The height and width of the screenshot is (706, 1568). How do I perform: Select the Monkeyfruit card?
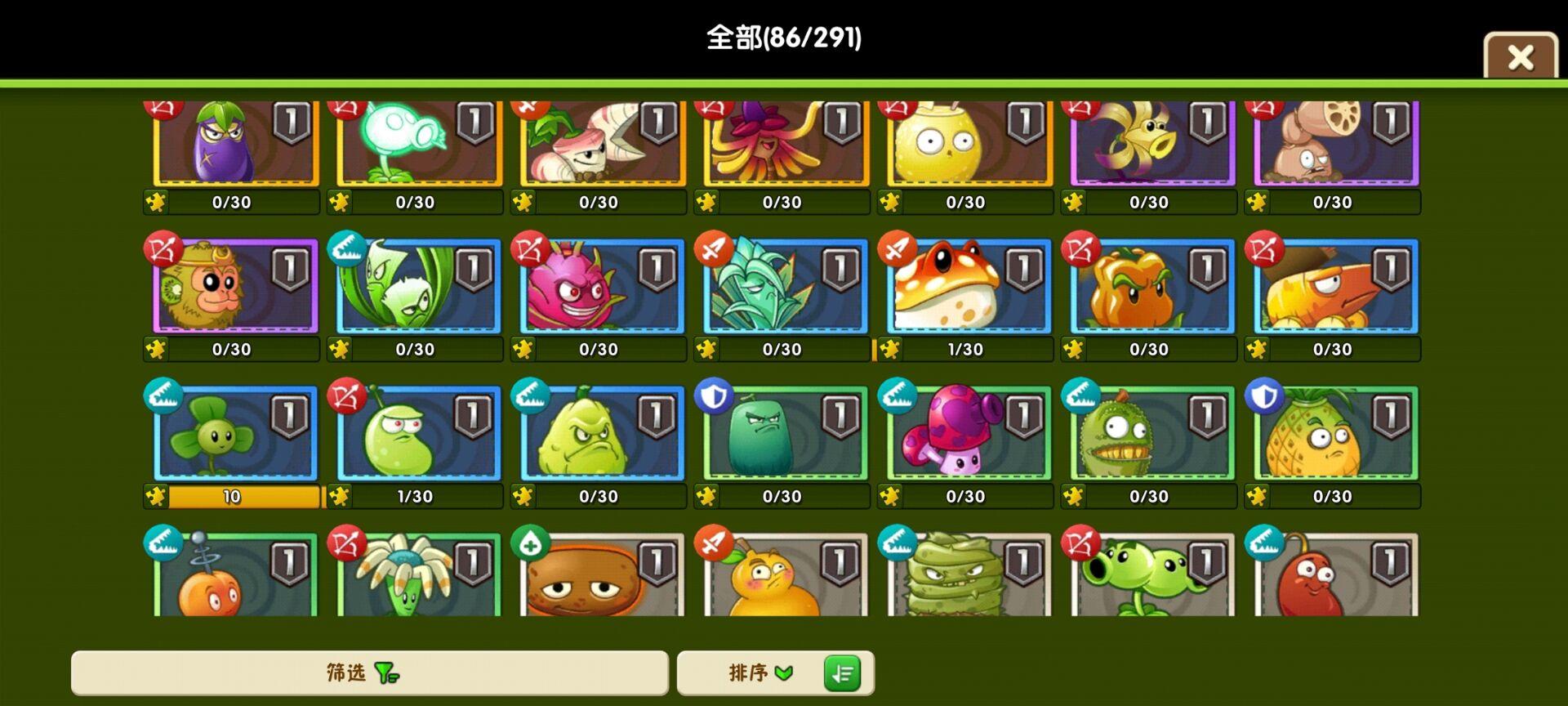[x=231, y=288]
